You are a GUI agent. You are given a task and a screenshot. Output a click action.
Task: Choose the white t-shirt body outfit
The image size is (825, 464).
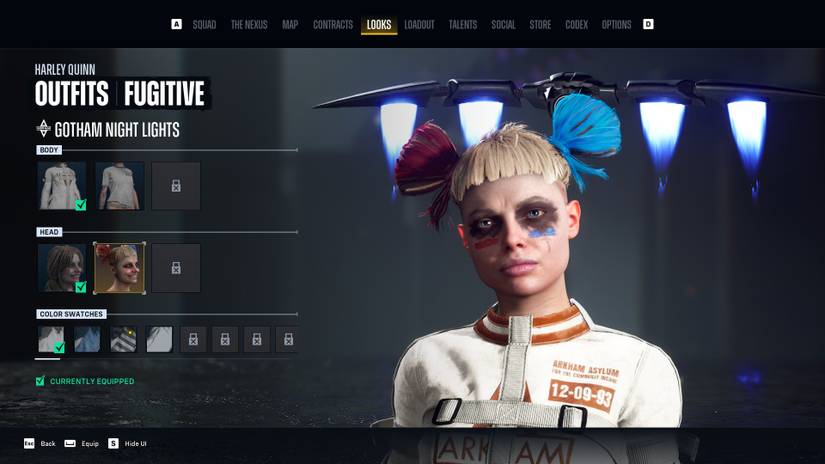pos(119,186)
